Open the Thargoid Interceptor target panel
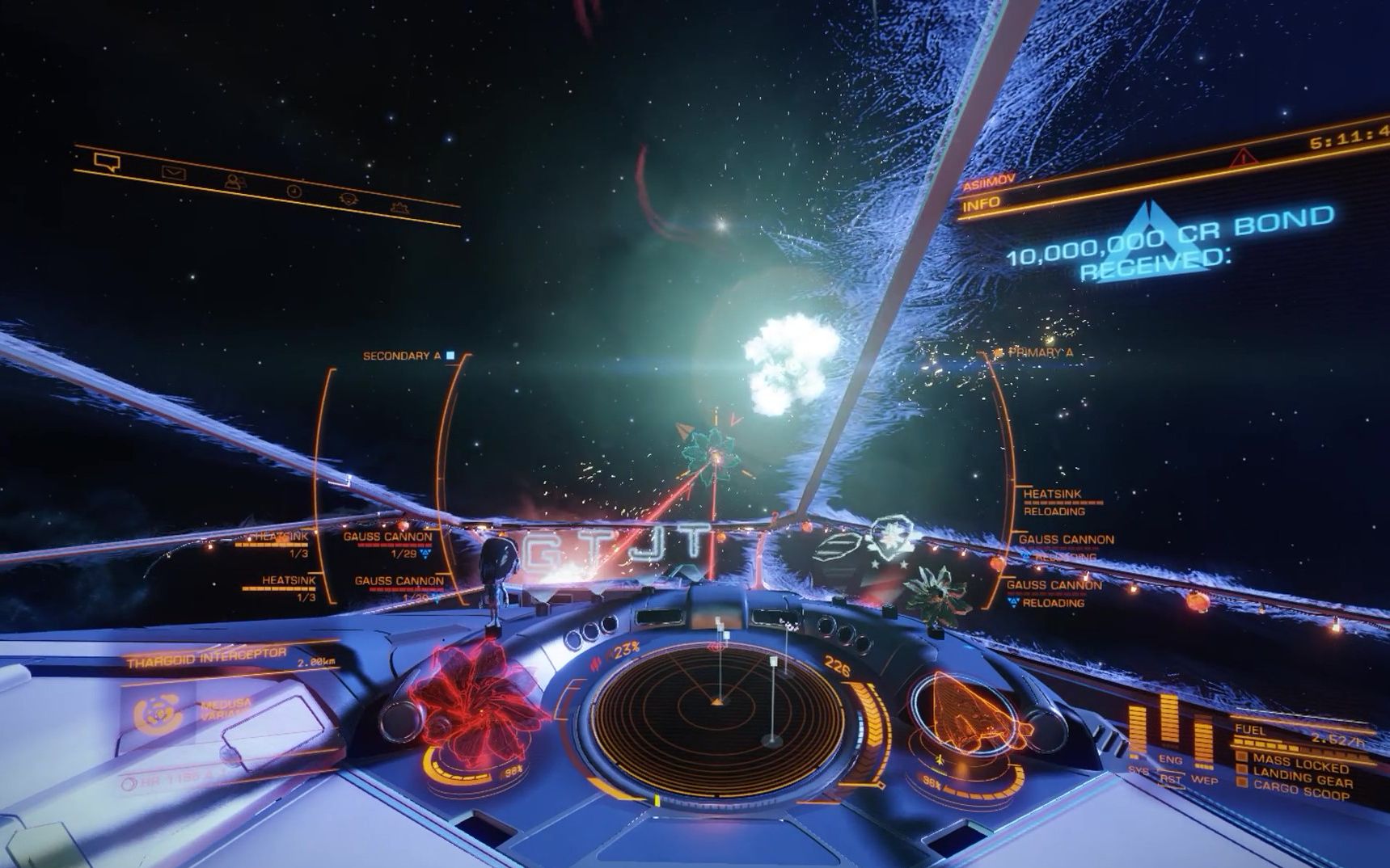 pyautogui.click(x=207, y=657)
